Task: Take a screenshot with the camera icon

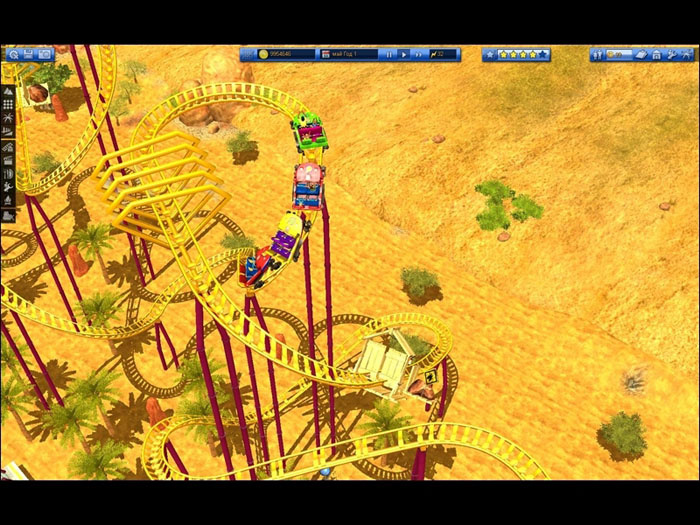Action: 44,54
